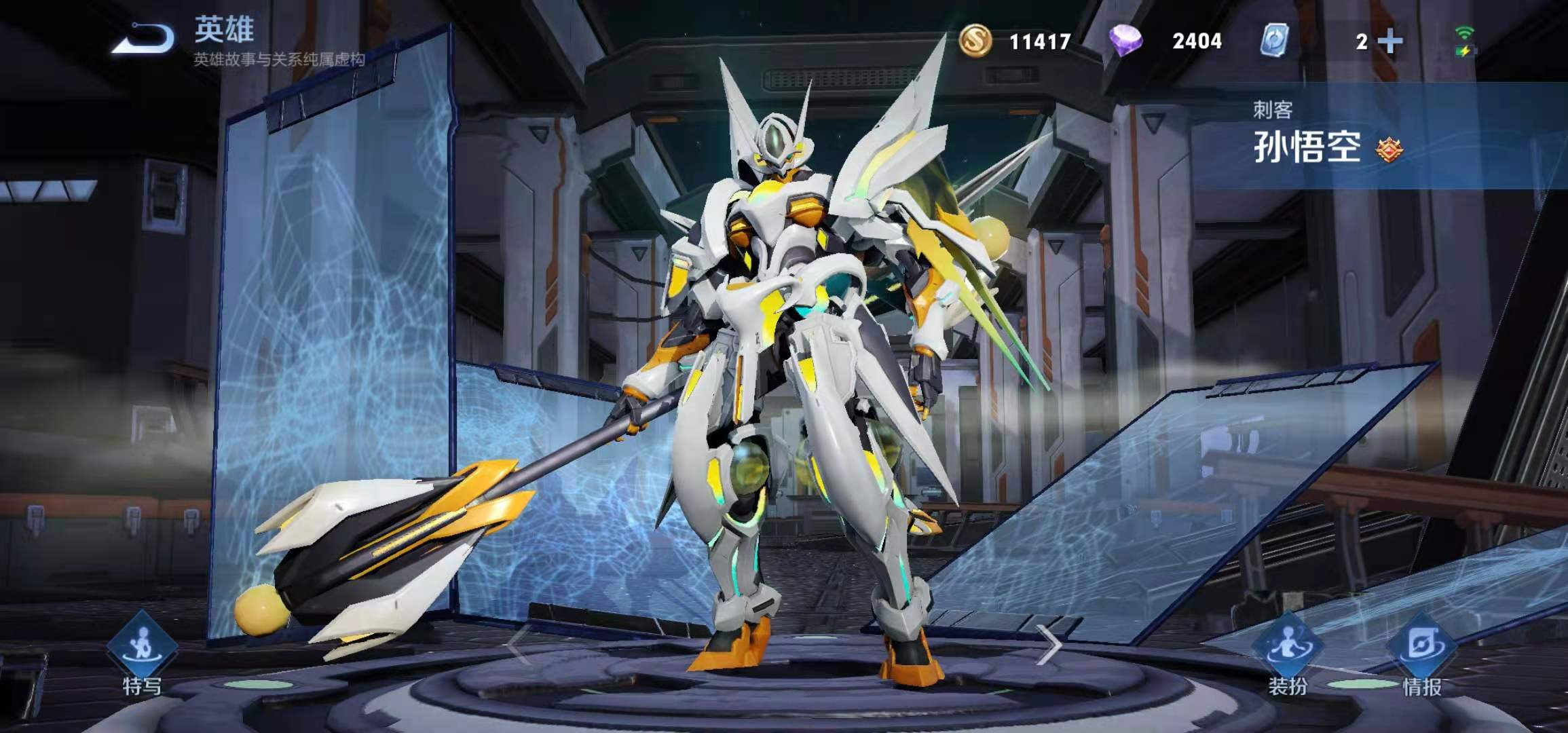Tap the gold coin currency icon
The height and width of the screenshot is (733, 1568).
pos(975,41)
